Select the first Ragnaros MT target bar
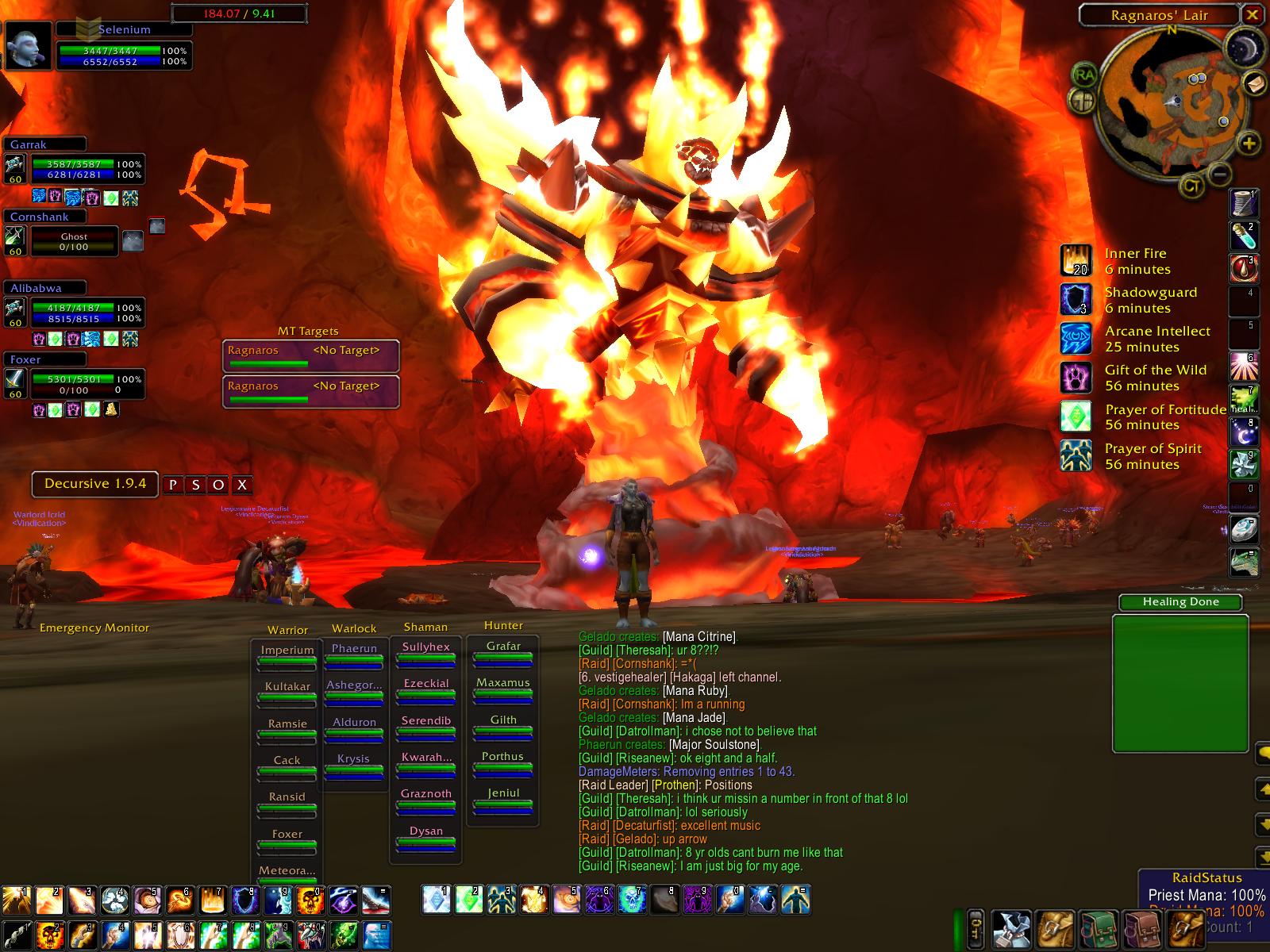 pyautogui.click(x=310, y=355)
